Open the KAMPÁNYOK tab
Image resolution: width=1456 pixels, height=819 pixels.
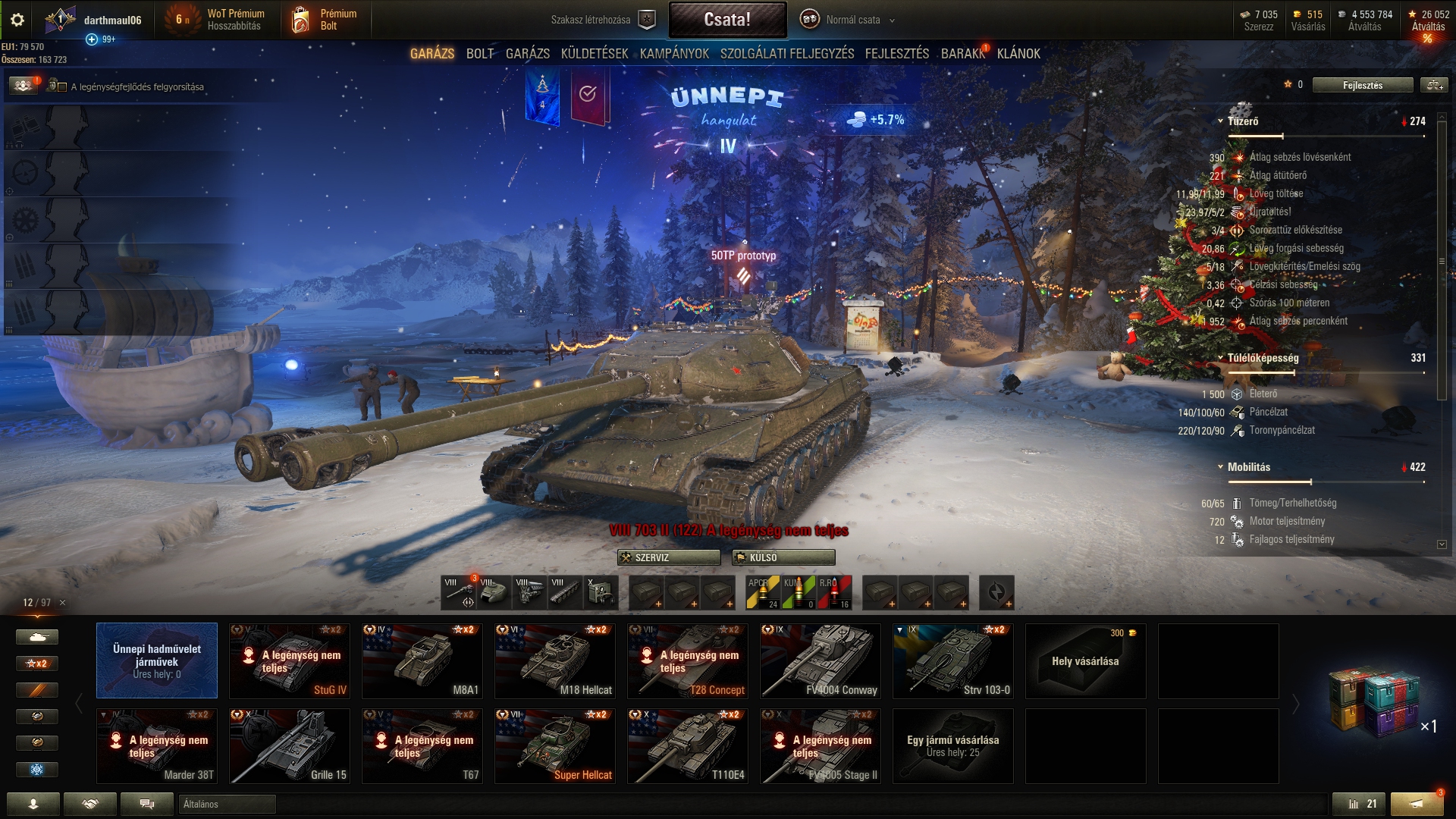674,54
